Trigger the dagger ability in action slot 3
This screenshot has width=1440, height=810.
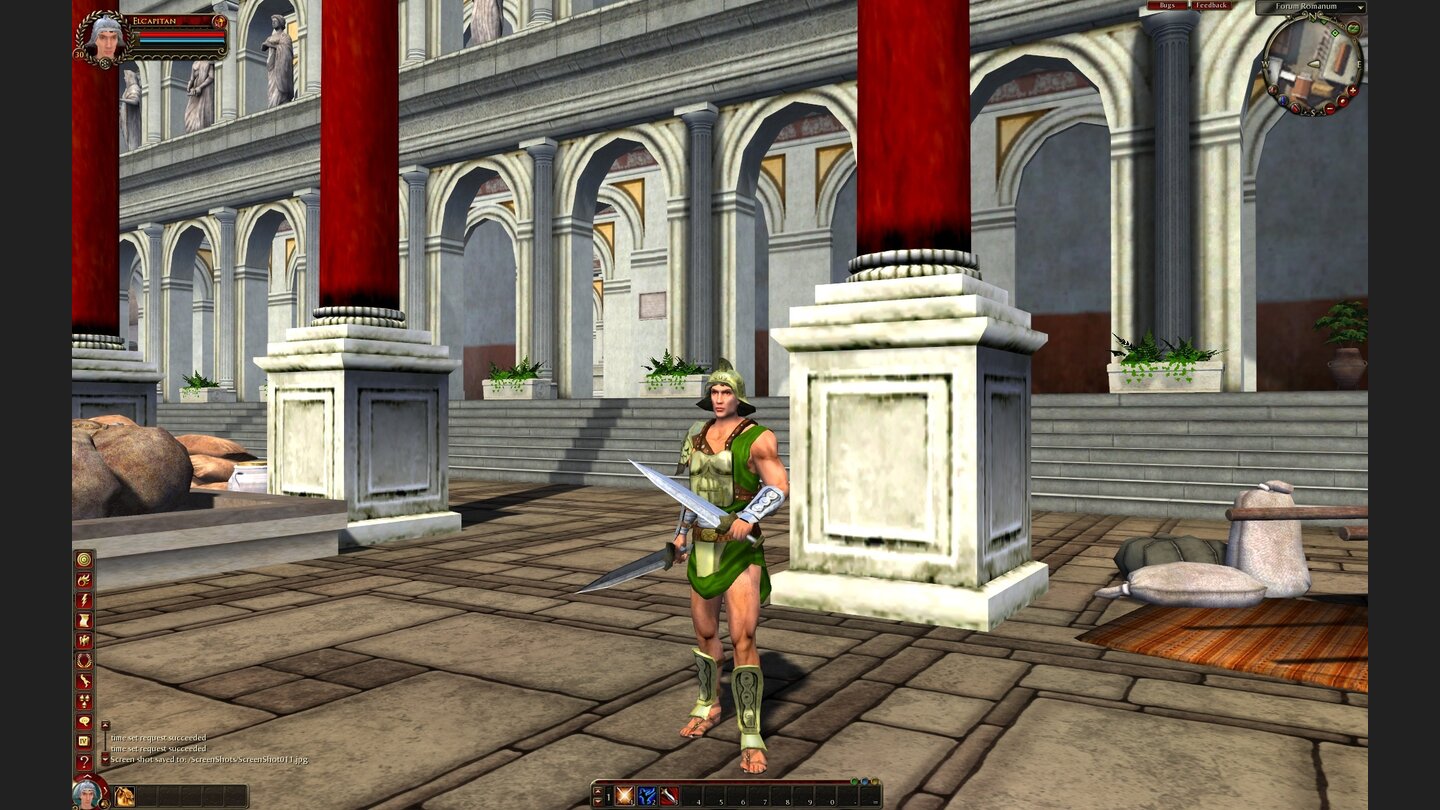[668, 795]
